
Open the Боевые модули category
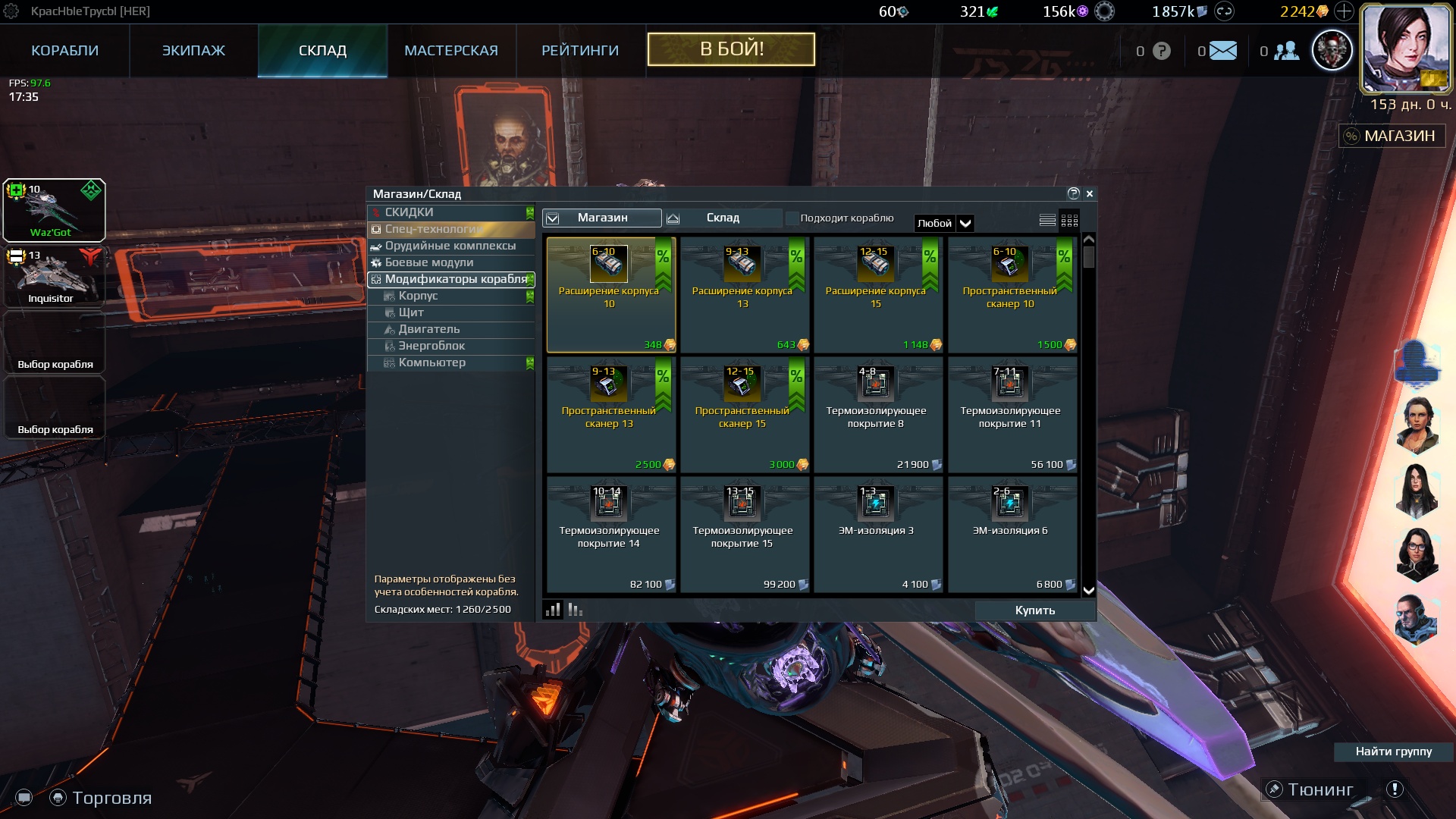(x=429, y=262)
